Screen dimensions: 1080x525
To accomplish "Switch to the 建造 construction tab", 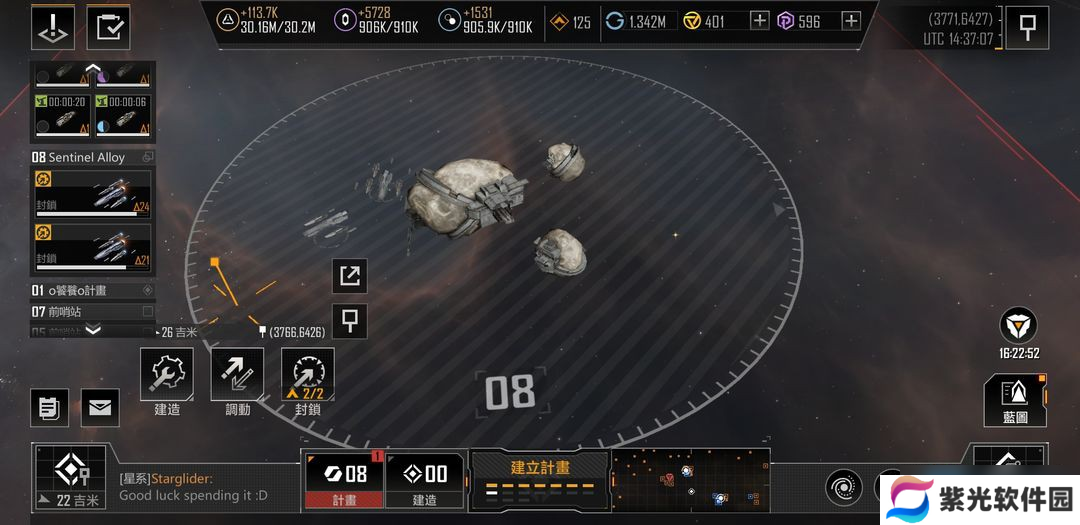I will pyautogui.click(x=424, y=480).
